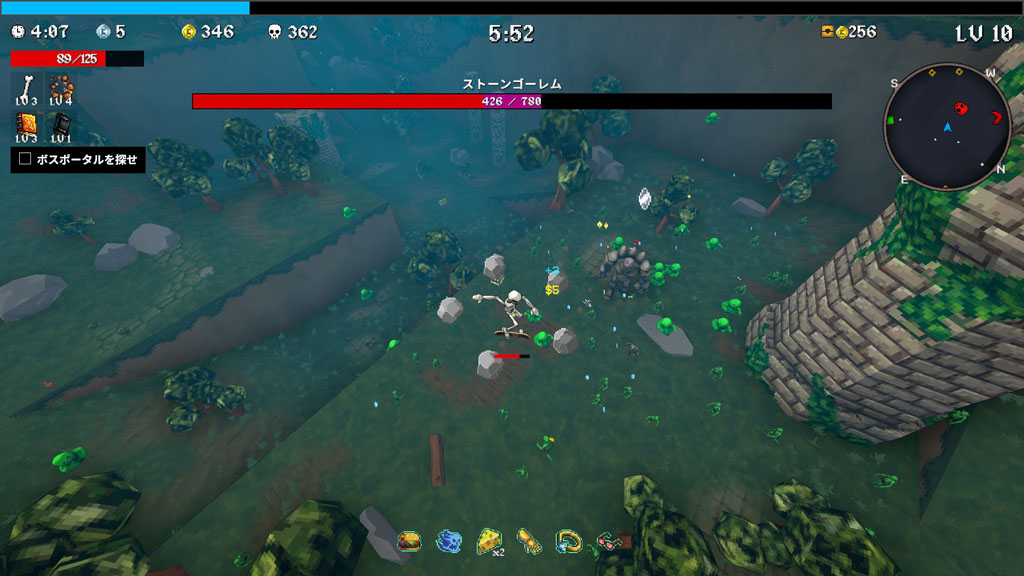Select the bone weapon icon
The image size is (1024, 576).
pyautogui.click(x=28, y=86)
